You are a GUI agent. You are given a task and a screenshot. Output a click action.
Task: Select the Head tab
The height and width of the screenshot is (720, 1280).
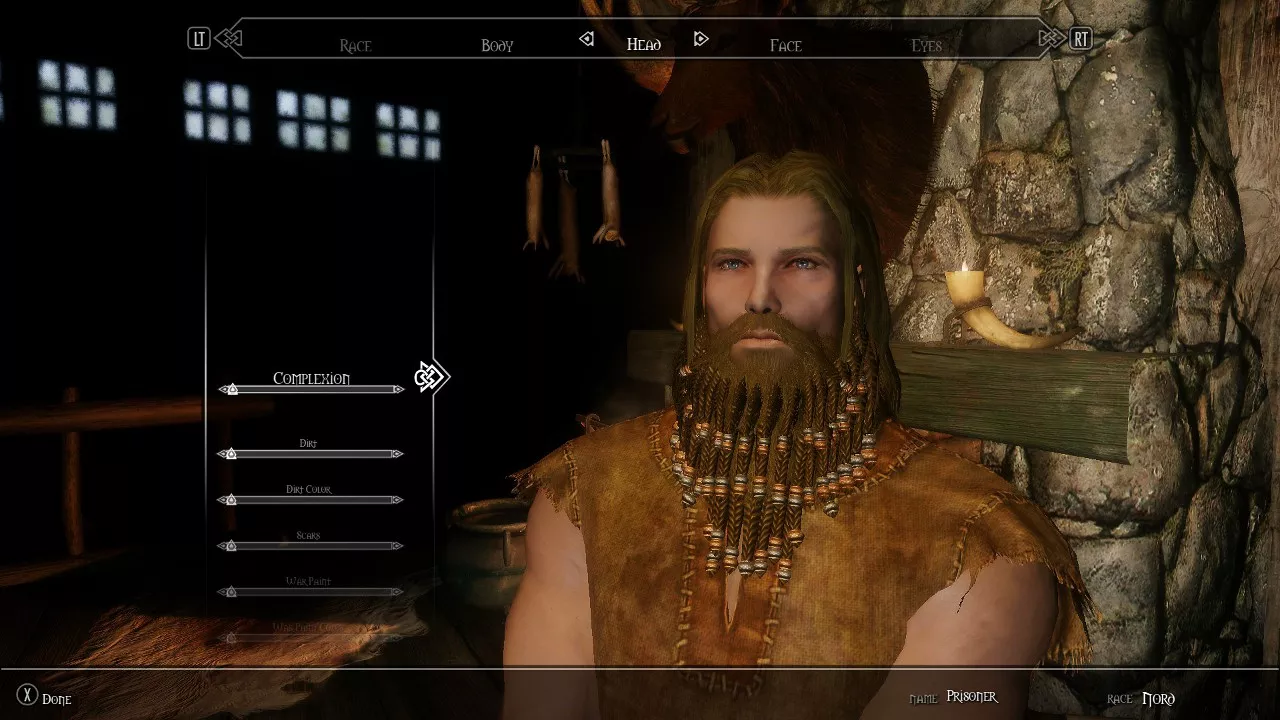[643, 44]
